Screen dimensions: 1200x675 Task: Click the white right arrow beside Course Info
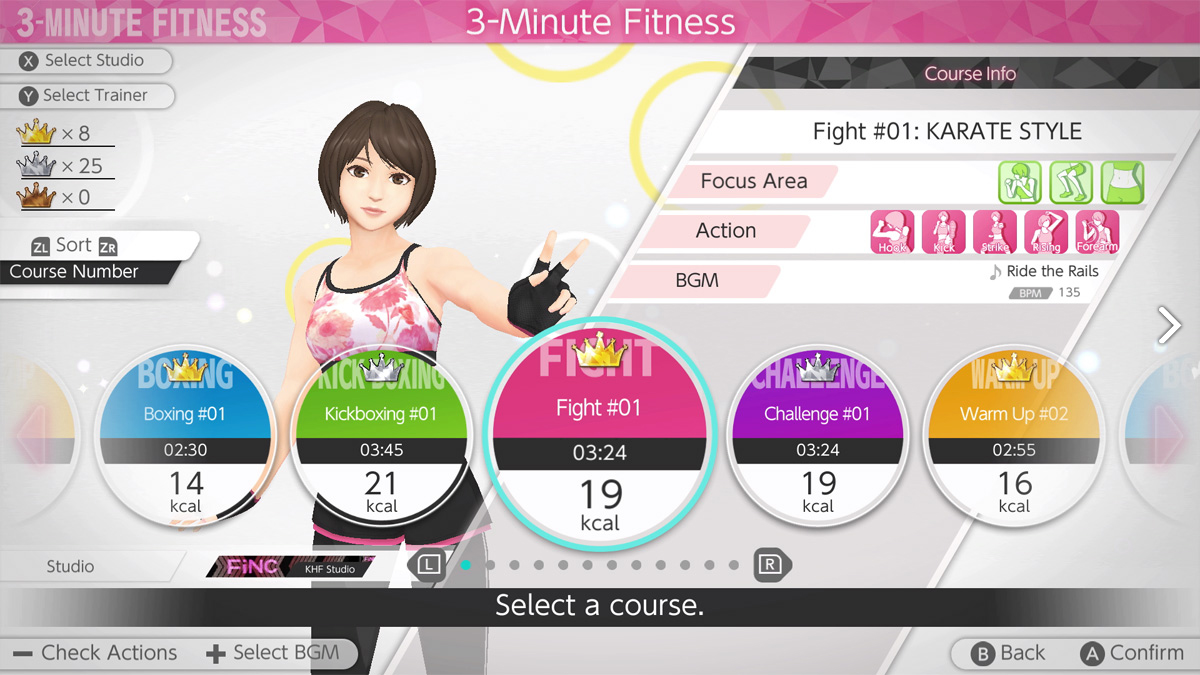(1169, 326)
